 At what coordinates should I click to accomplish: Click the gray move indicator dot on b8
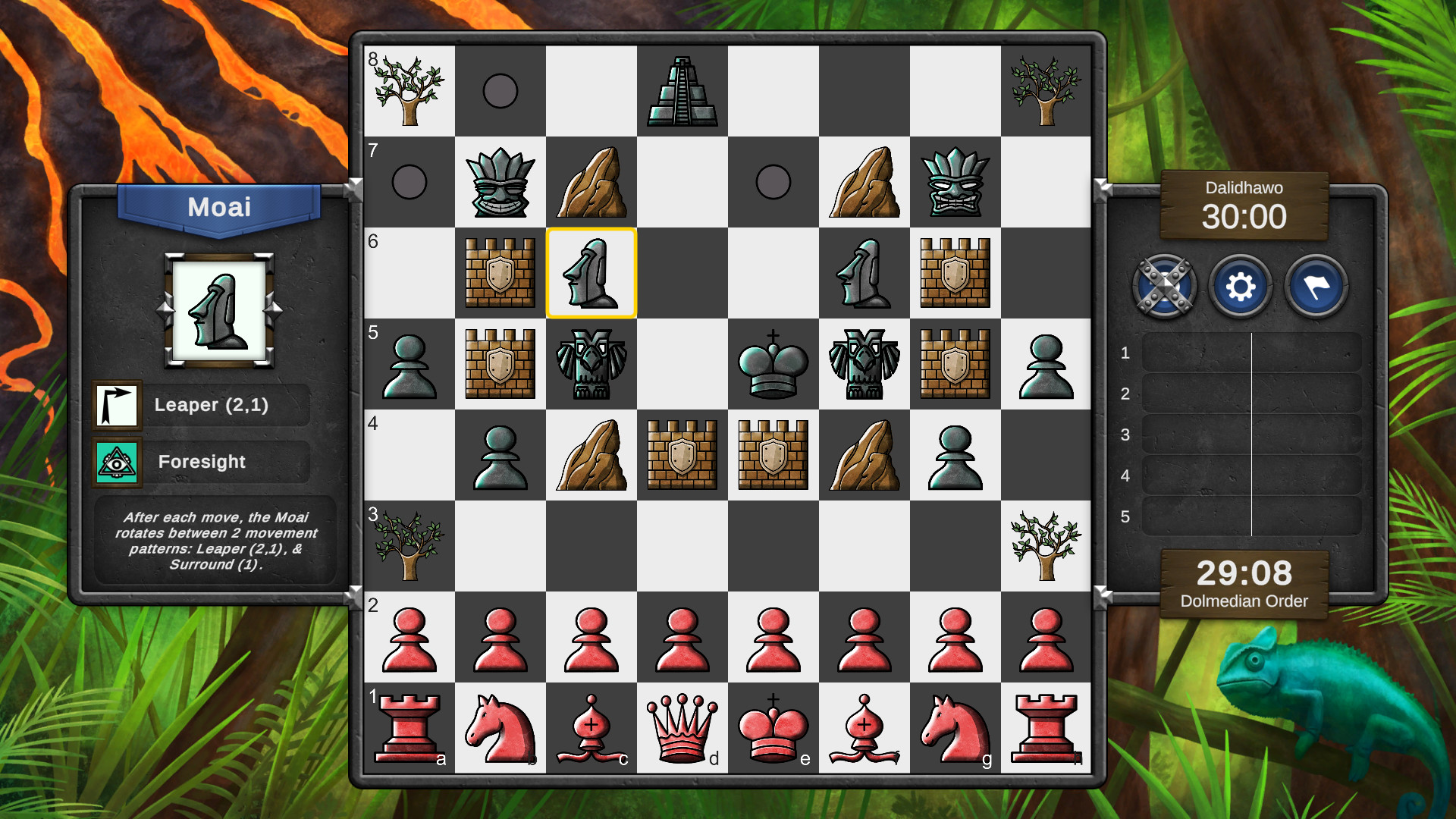[500, 91]
